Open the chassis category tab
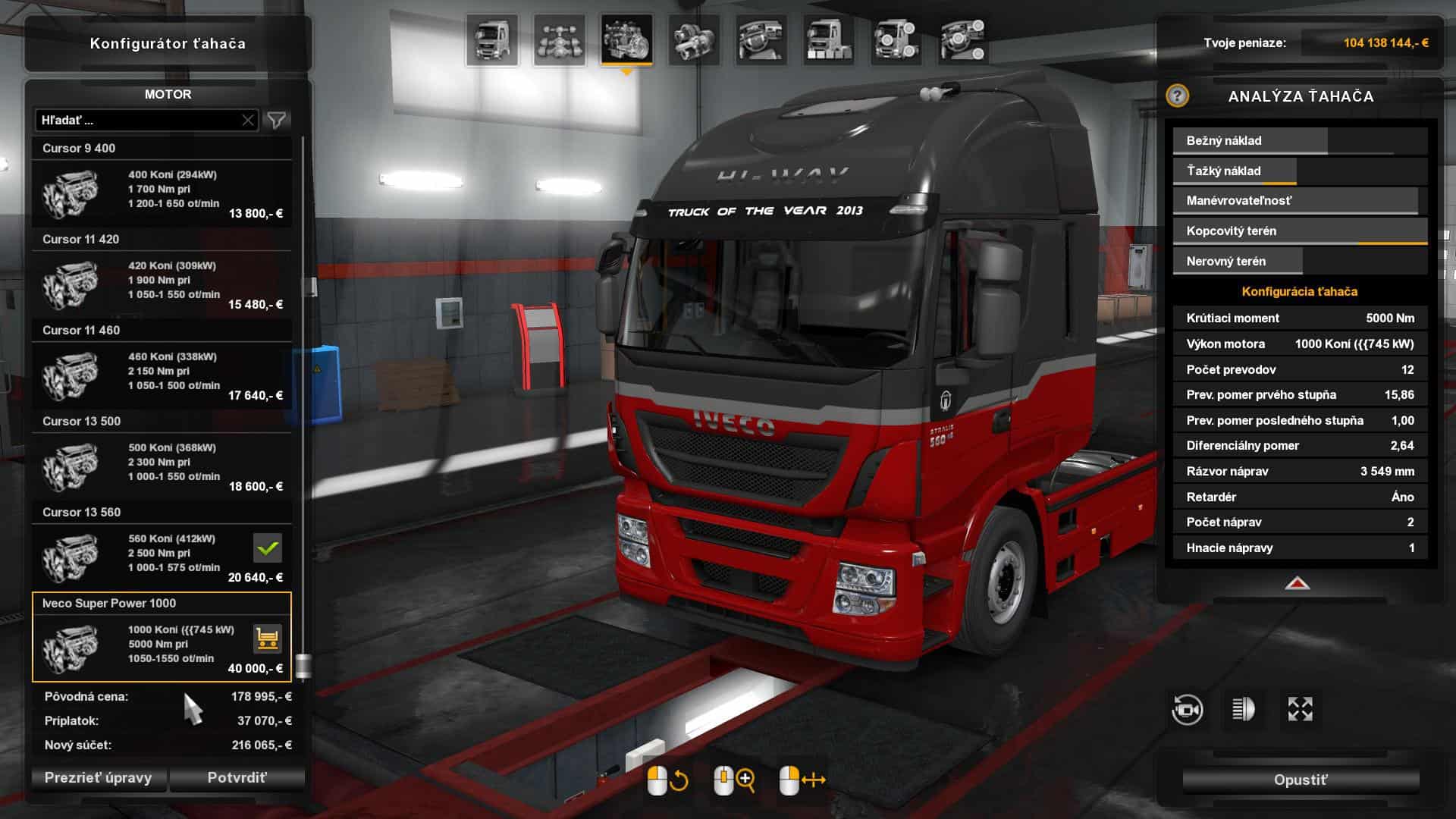 [560, 39]
